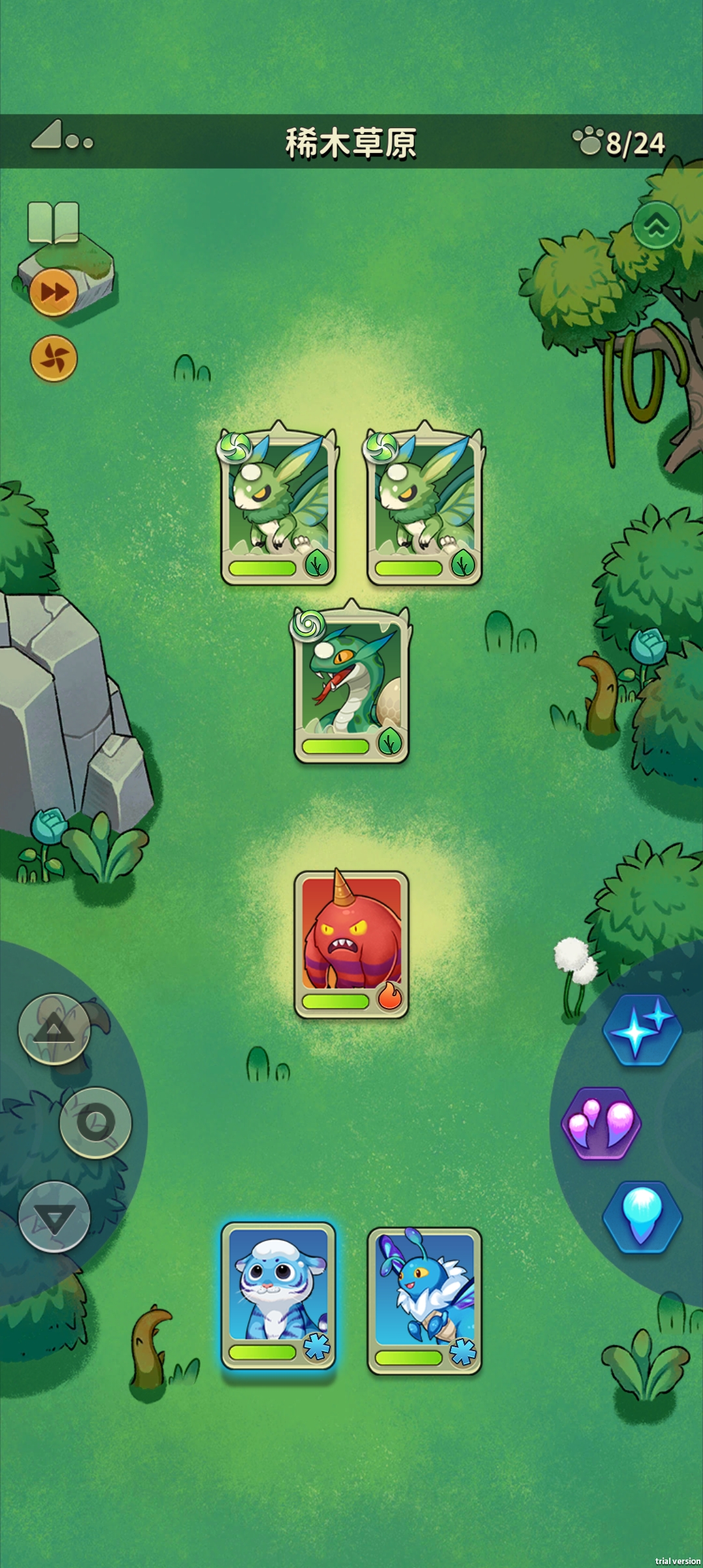Click the down triangle control button

pos(54,1216)
